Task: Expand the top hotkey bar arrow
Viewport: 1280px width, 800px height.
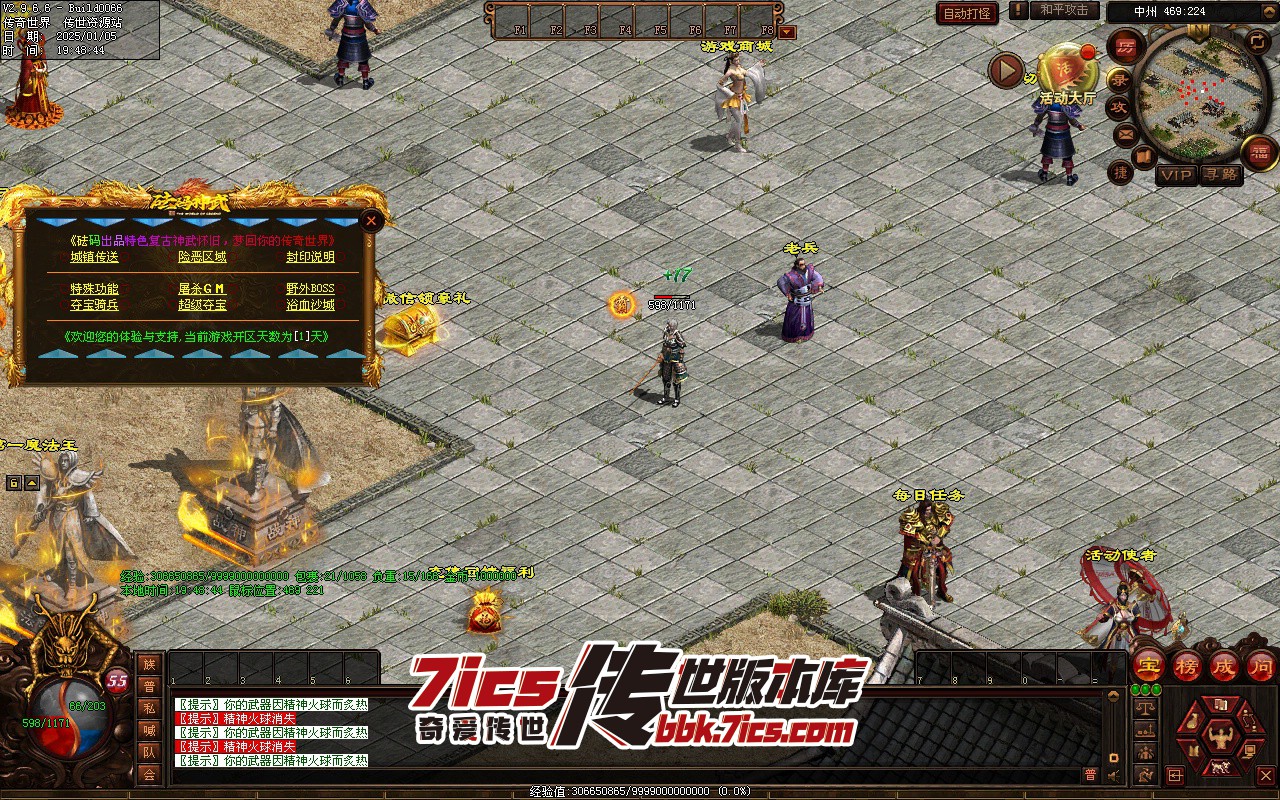Action: pyautogui.click(x=787, y=32)
